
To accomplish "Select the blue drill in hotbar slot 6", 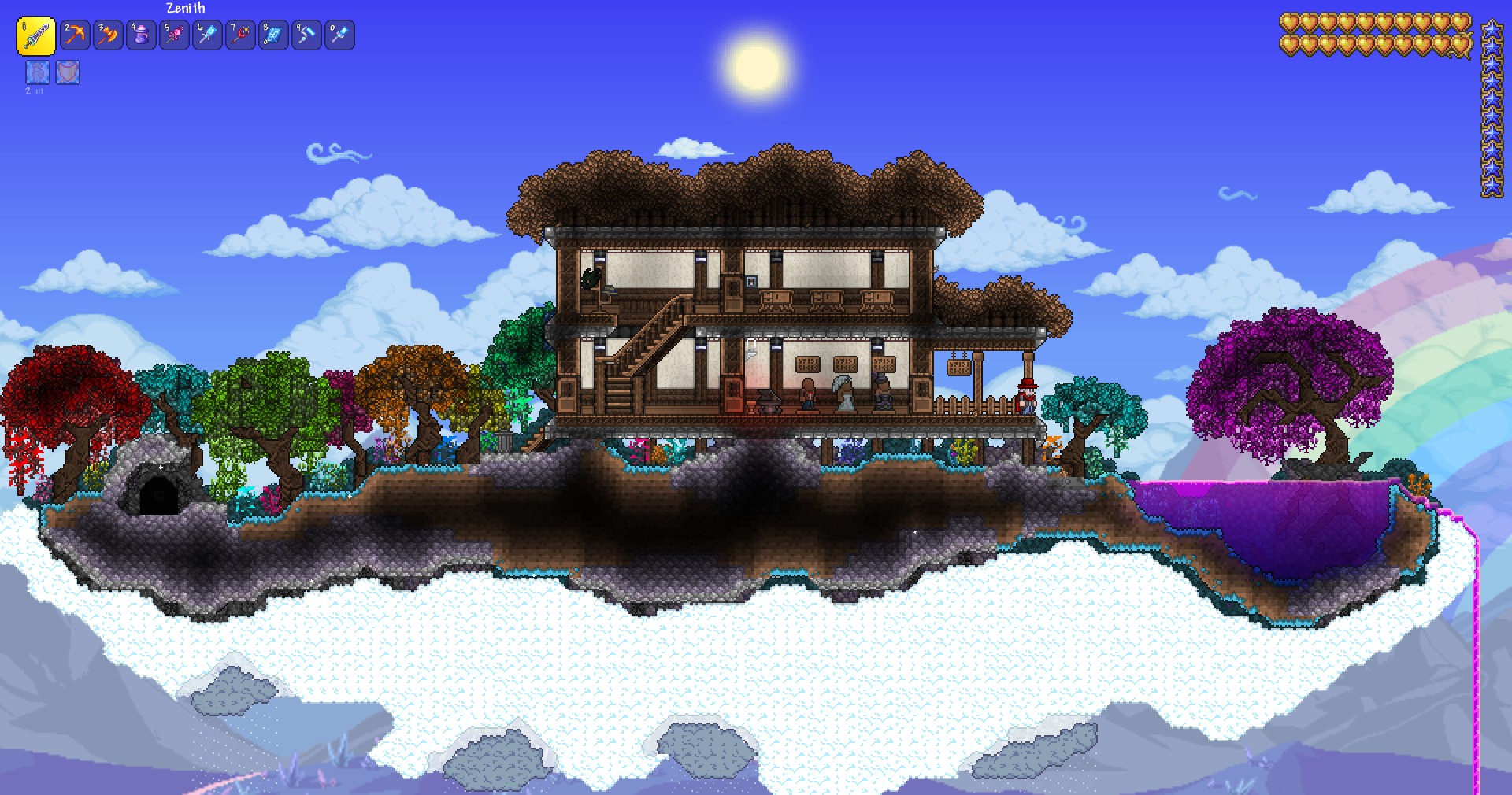I will click(208, 35).
